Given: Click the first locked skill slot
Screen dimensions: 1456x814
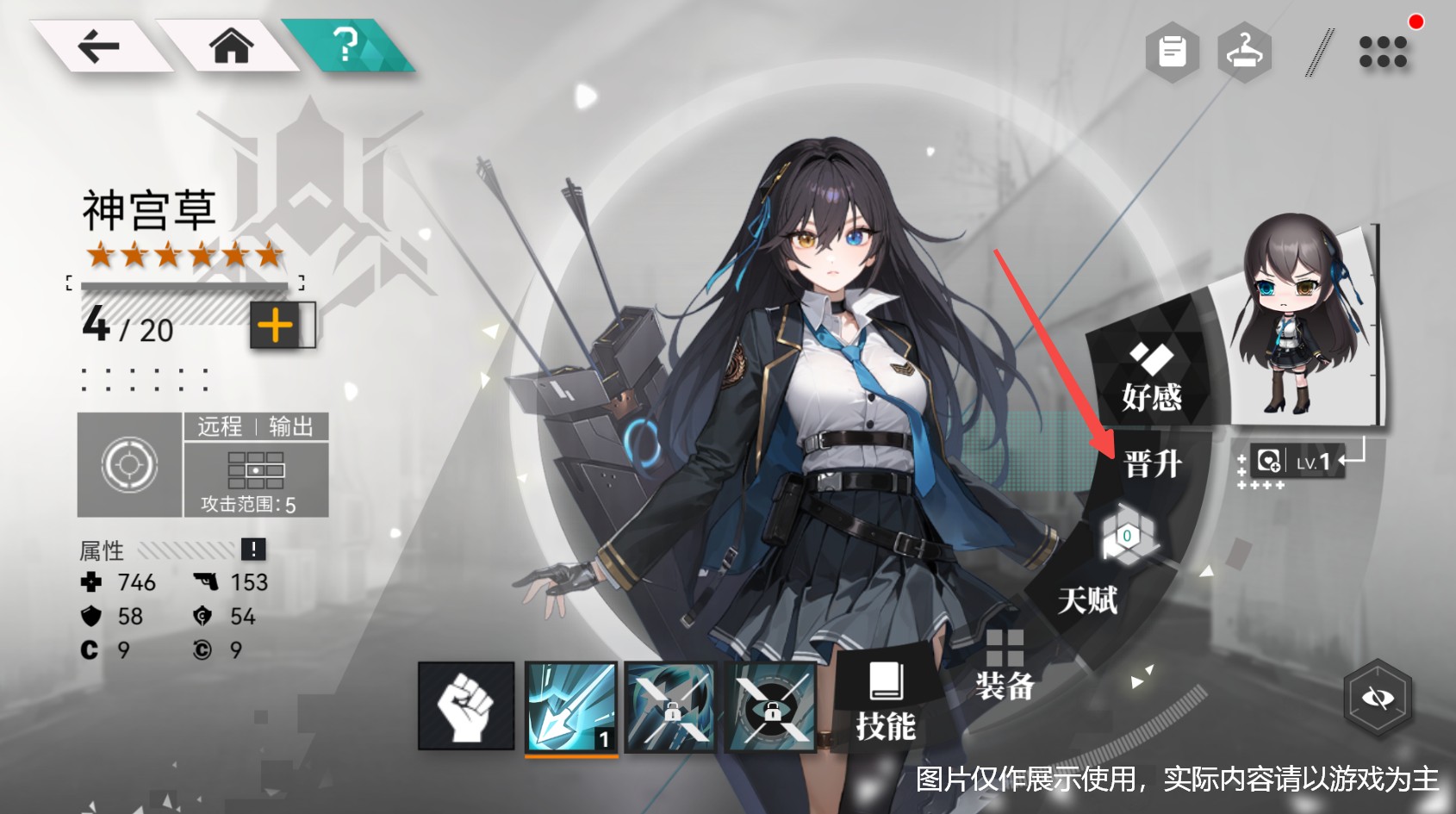Looking at the screenshot, I should (x=670, y=706).
